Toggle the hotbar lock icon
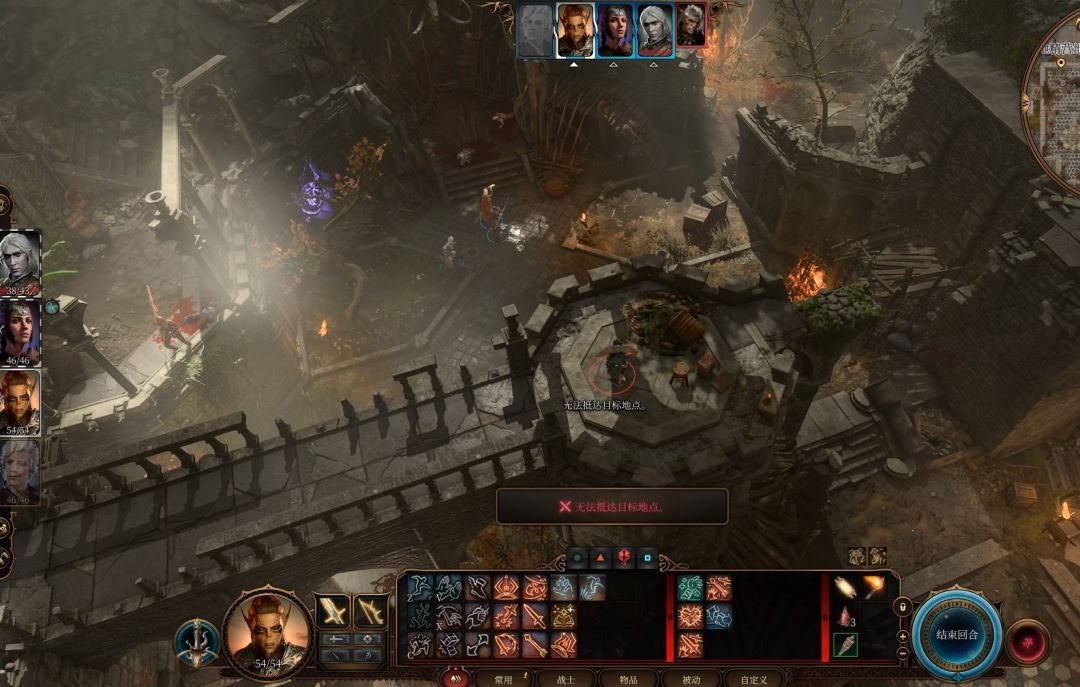Image resolution: width=1080 pixels, height=687 pixels. pyautogui.click(x=902, y=607)
